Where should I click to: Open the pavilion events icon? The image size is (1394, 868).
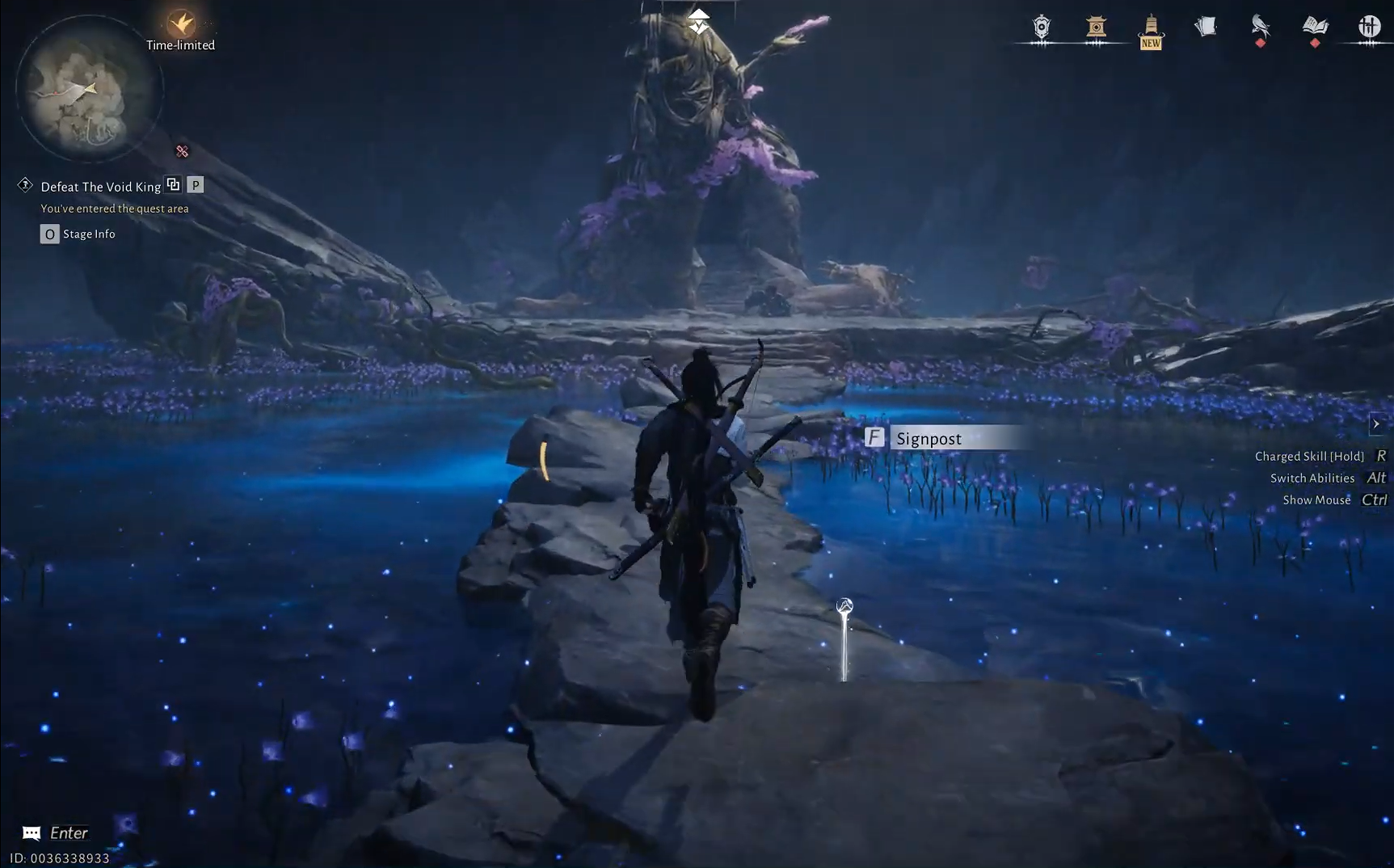(x=1097, y=28)
